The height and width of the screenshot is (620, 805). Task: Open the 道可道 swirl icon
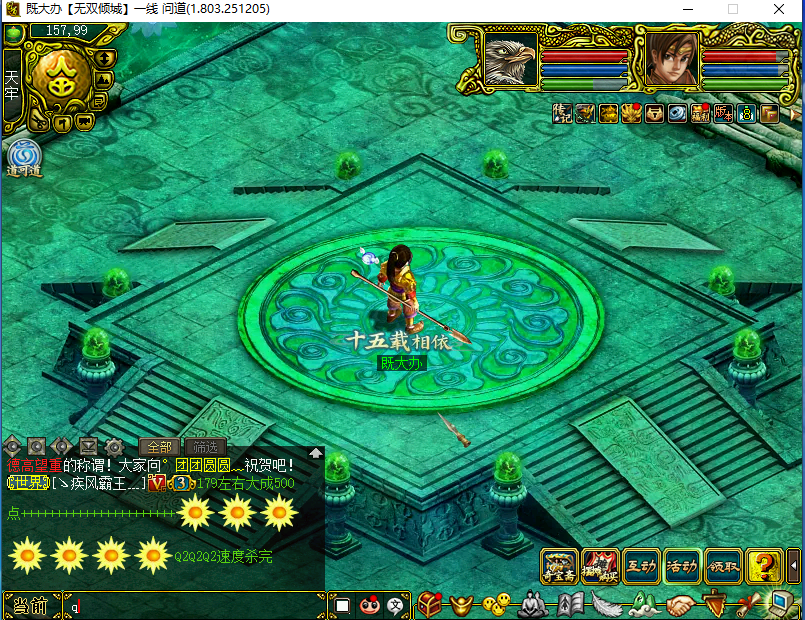pyautogui.click(x=22, y=158)
